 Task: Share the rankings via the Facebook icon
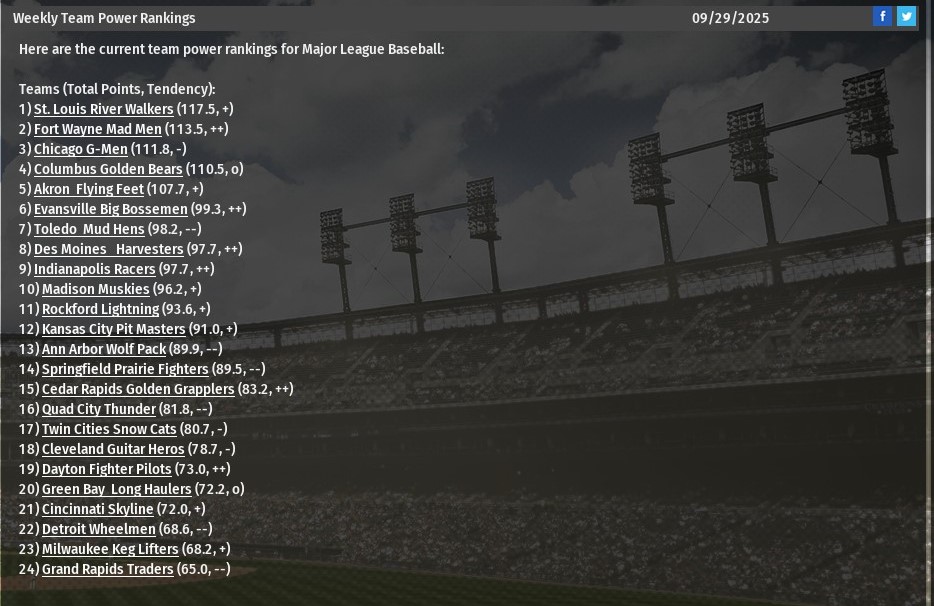(x=882, y=16)
